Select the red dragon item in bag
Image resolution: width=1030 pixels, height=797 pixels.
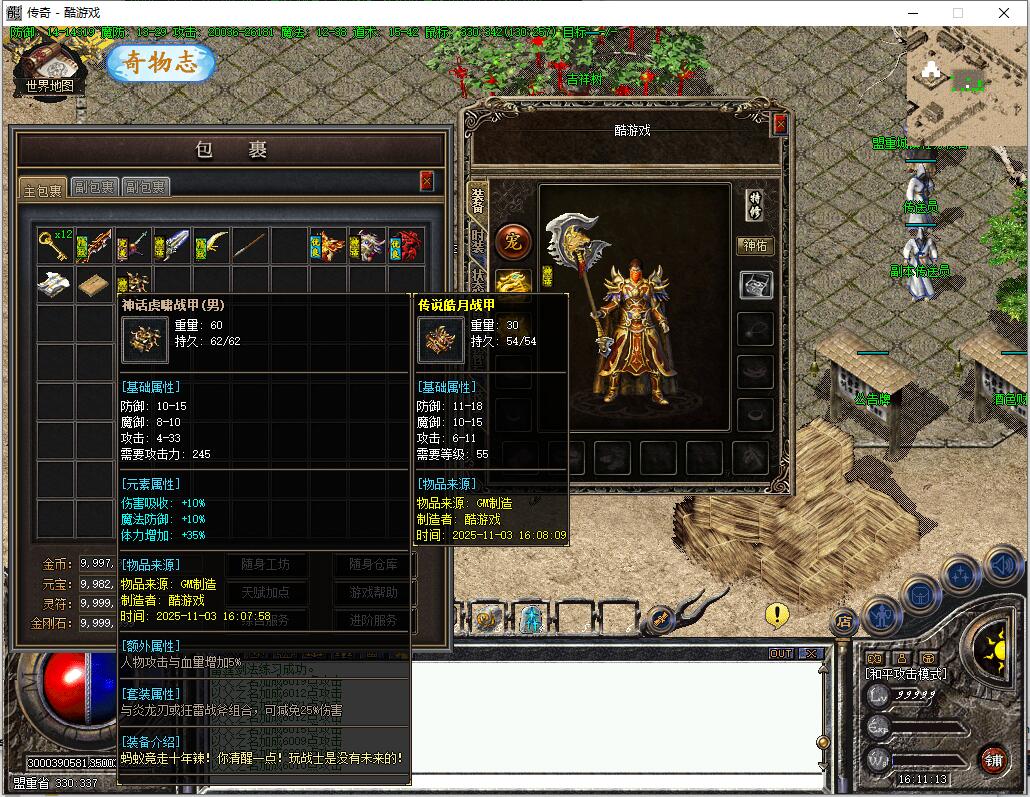(x=407, y=245)
